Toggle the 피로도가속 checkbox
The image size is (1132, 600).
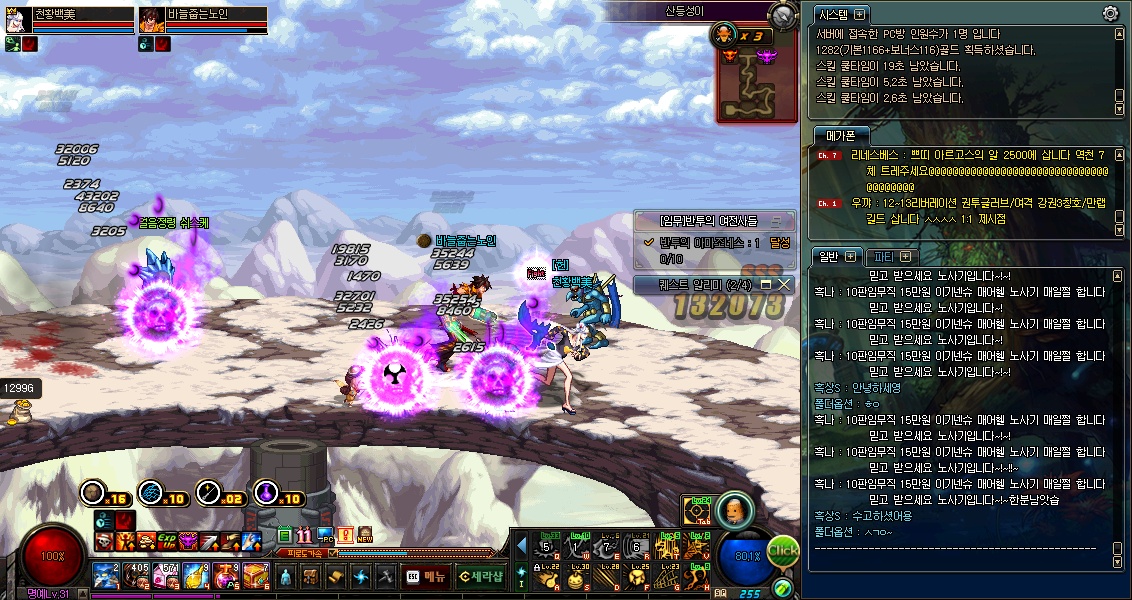(334, 552)
